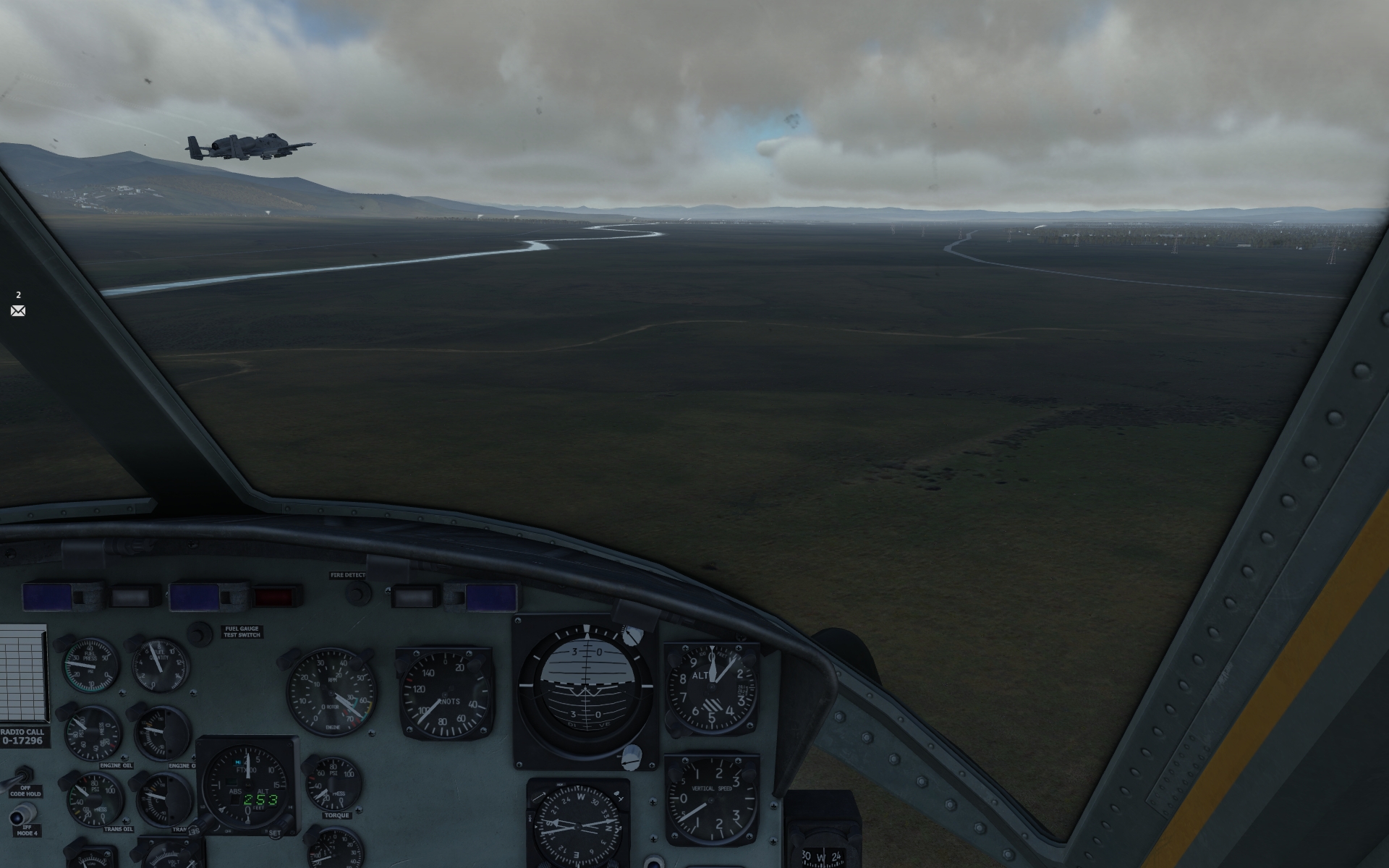Push the Fire Detect test button

tap(355, 593)
